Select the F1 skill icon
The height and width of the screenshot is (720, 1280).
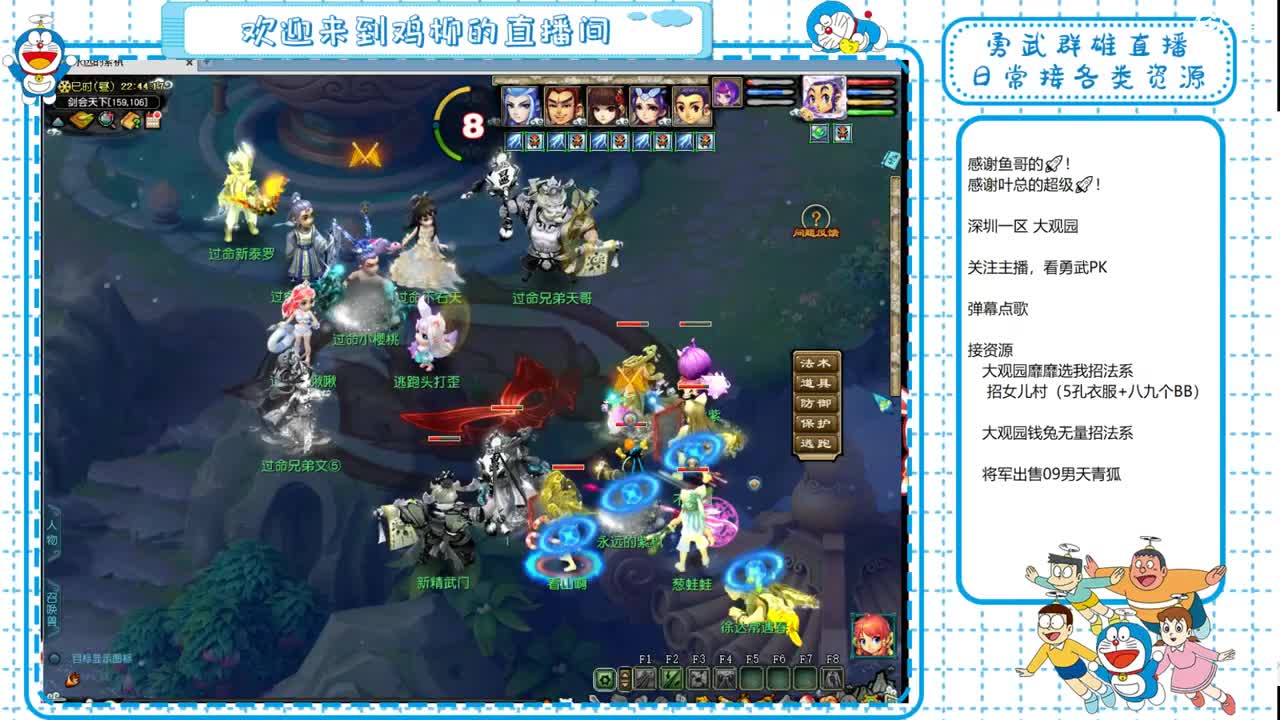pyautogui.click(x=645, y=678)
